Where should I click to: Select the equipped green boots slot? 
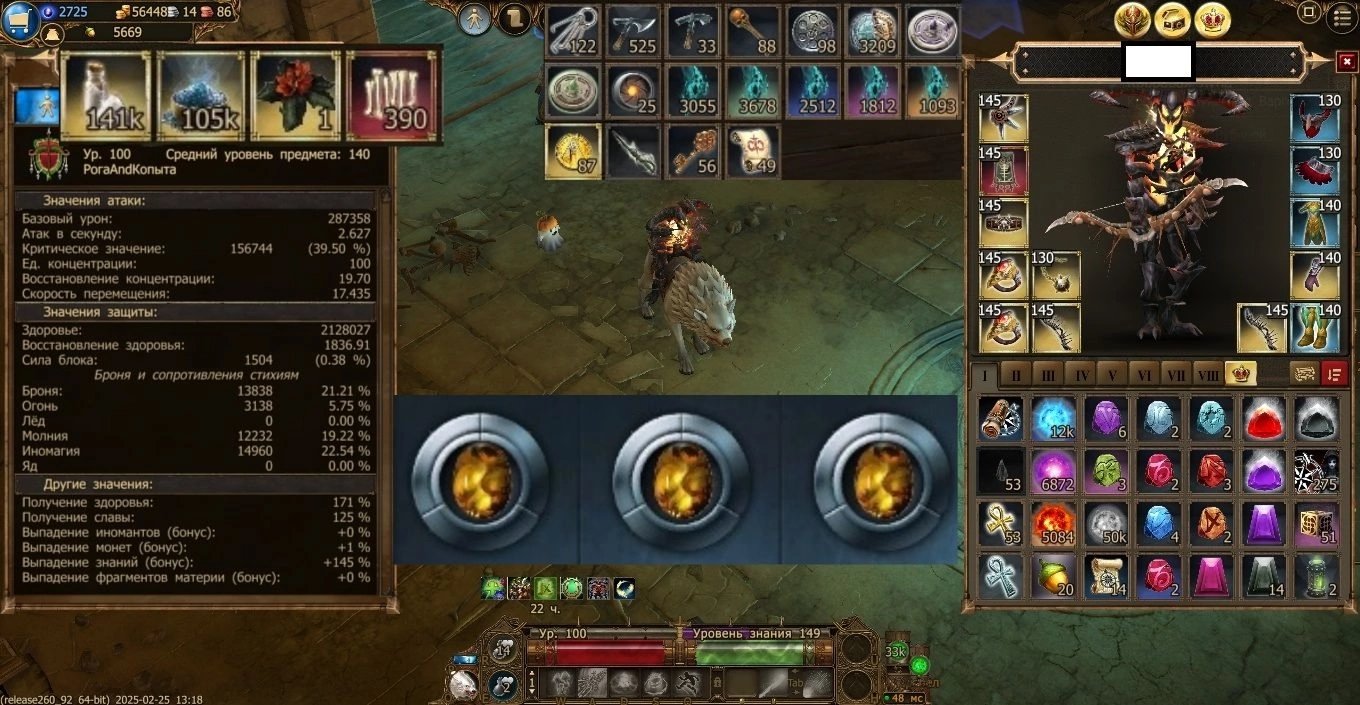1314,328
